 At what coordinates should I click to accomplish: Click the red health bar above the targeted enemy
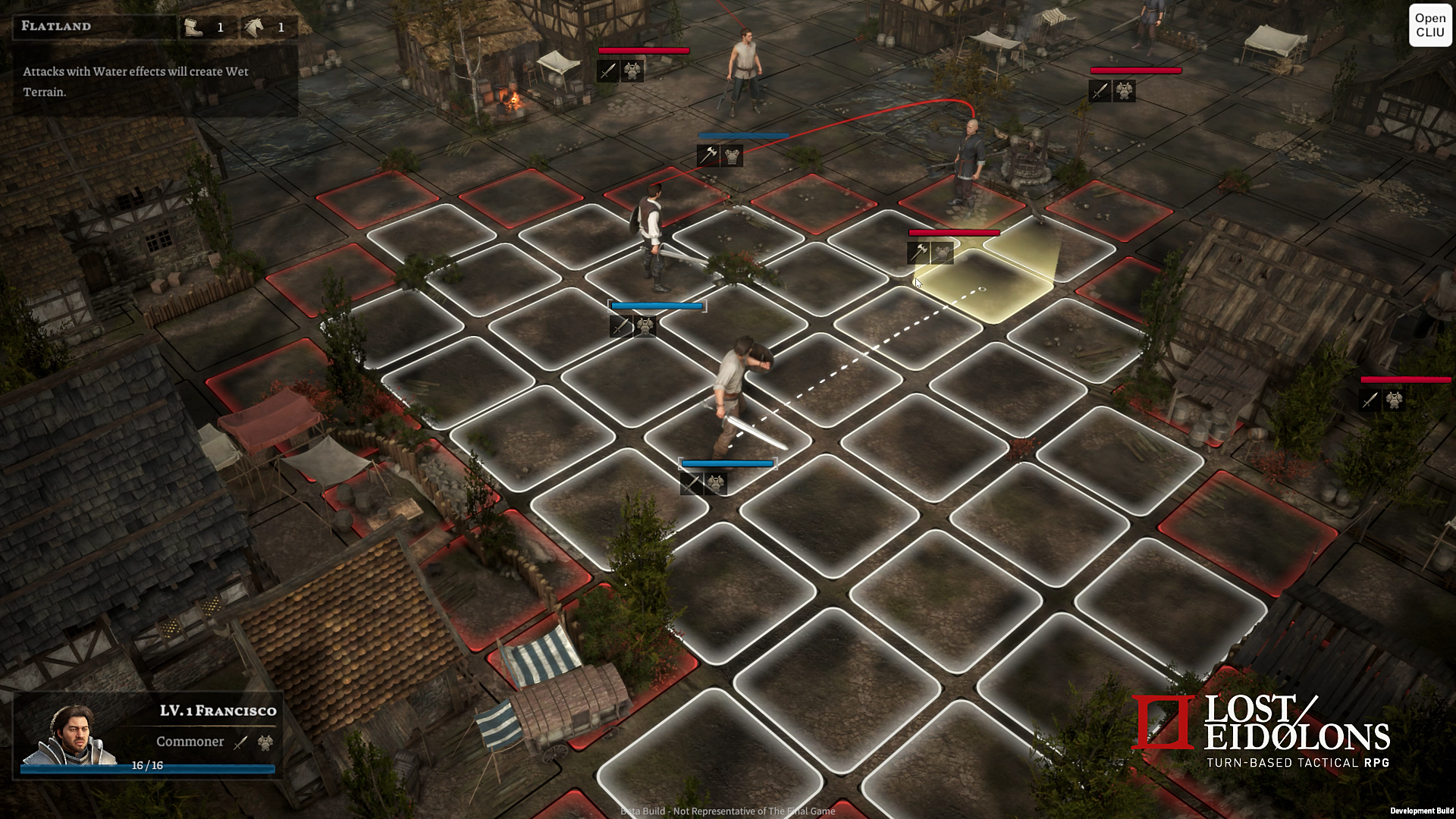coord(953,234)
